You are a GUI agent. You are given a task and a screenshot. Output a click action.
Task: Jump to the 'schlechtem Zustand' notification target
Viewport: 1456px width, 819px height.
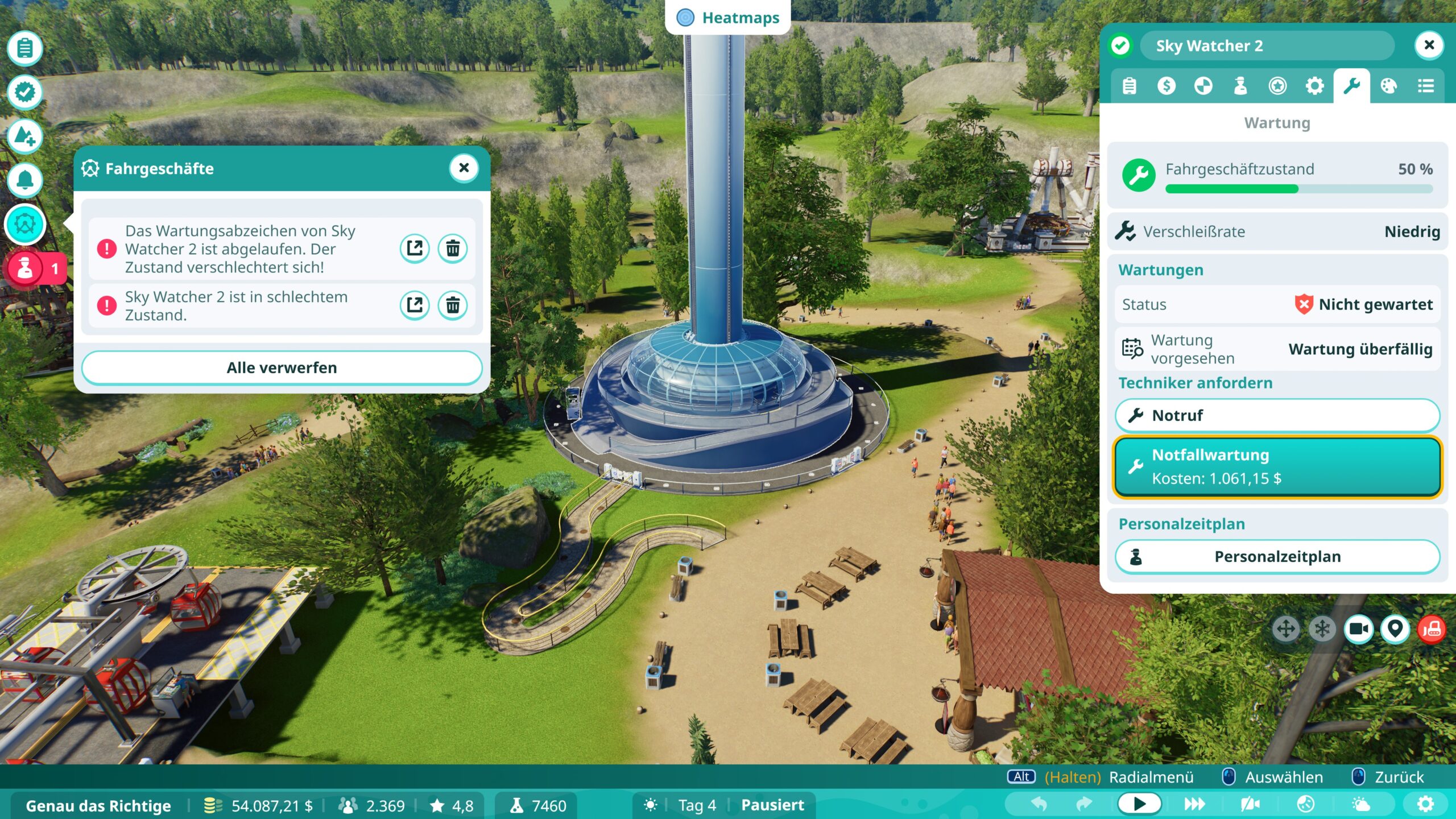tap(415, 305)
